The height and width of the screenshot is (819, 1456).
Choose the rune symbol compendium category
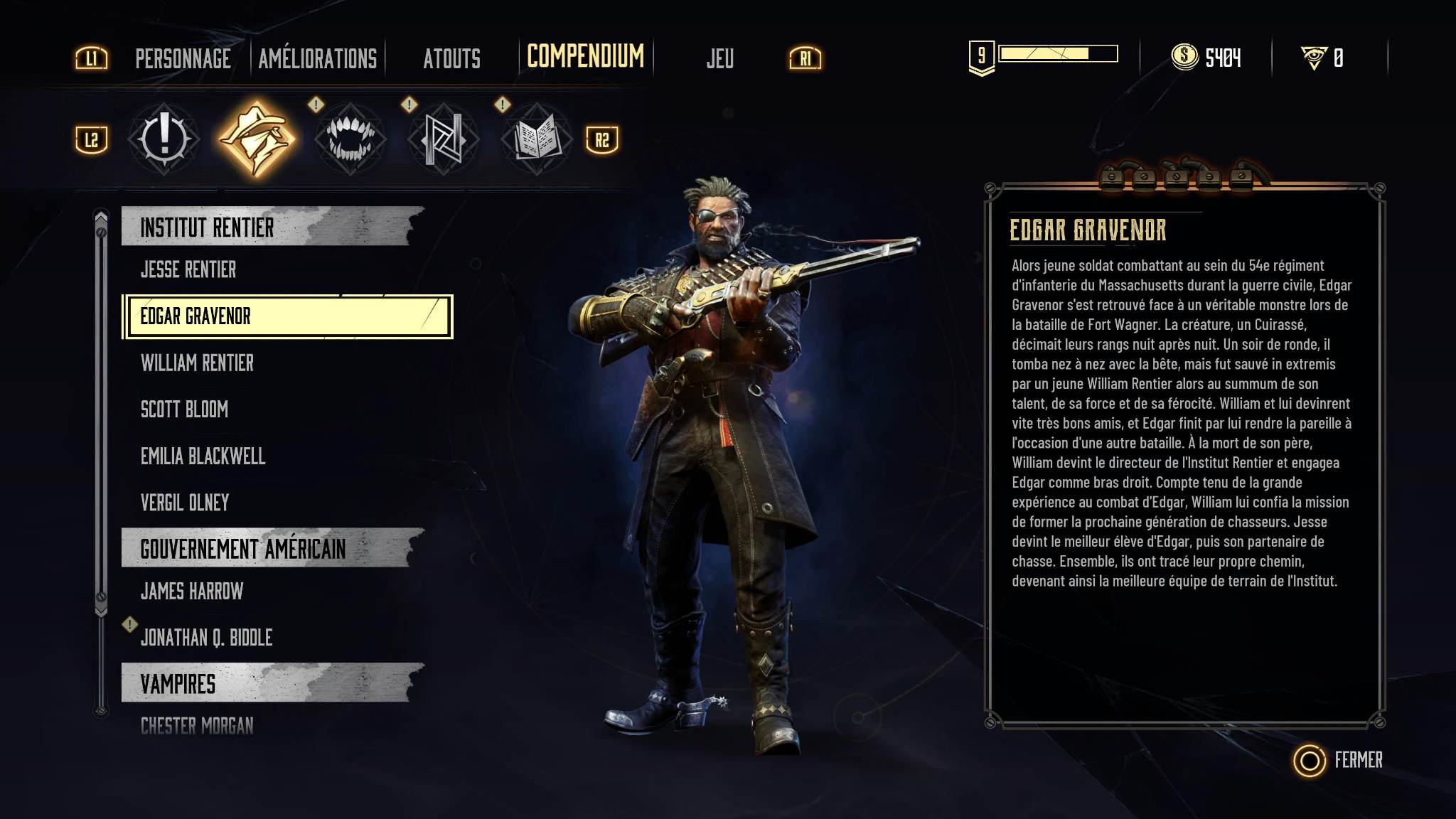[442, 139]
